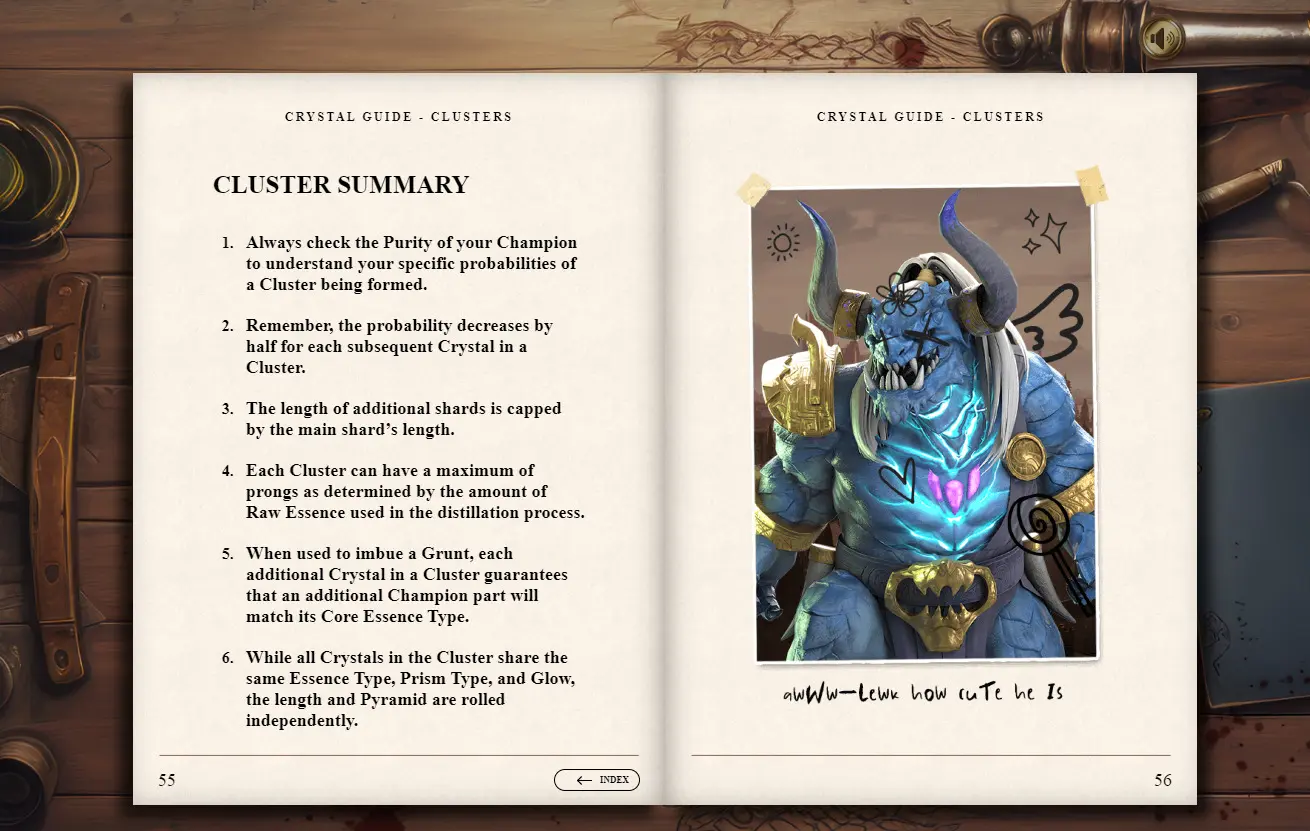This screenshot has width=1310, height=831.
Task: Select the left page header CRYSTAL GUIDE - CLUSTERS
Action: click(397, 116)
